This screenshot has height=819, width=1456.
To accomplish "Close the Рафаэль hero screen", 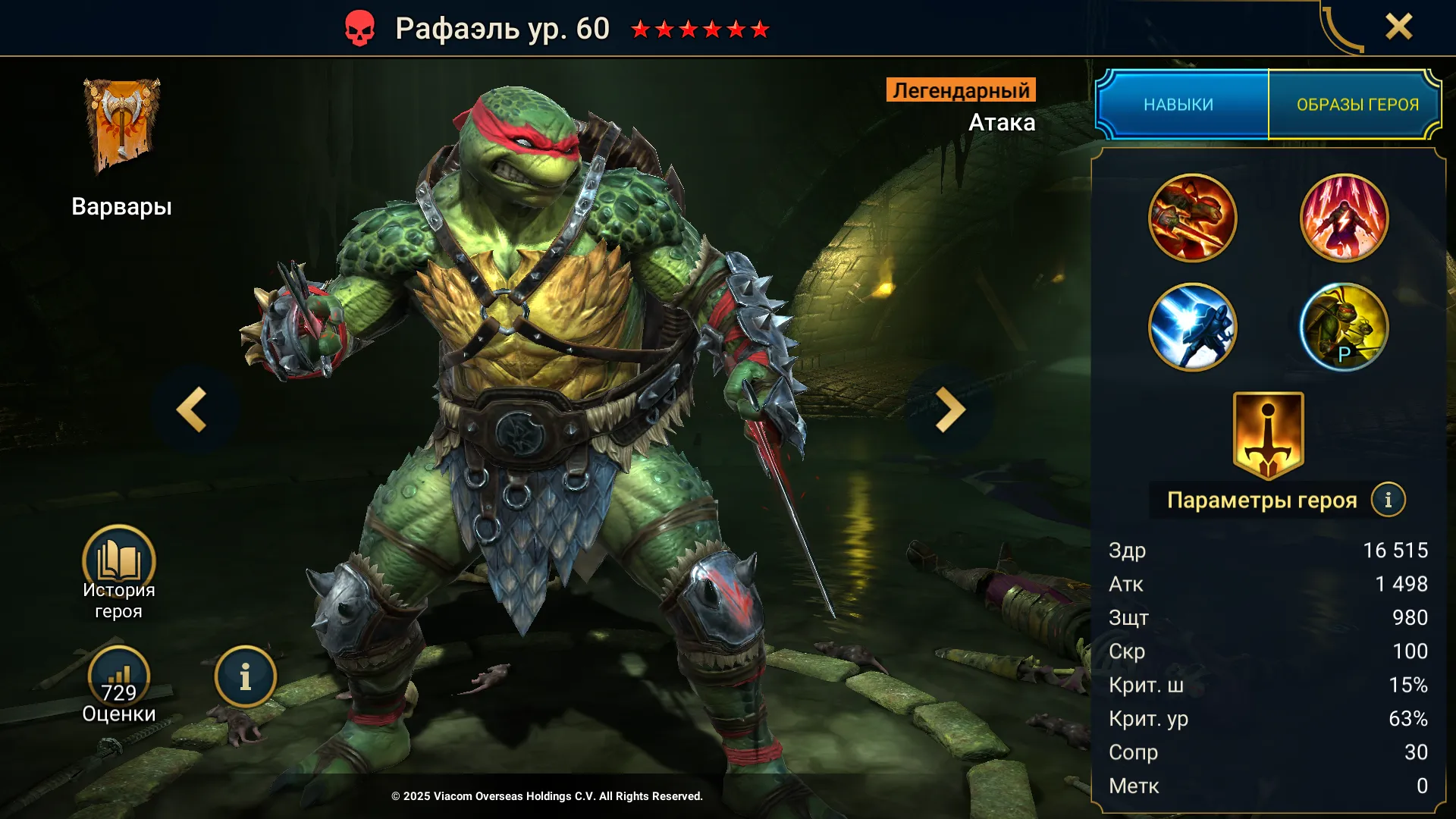I will (1398, 27).
